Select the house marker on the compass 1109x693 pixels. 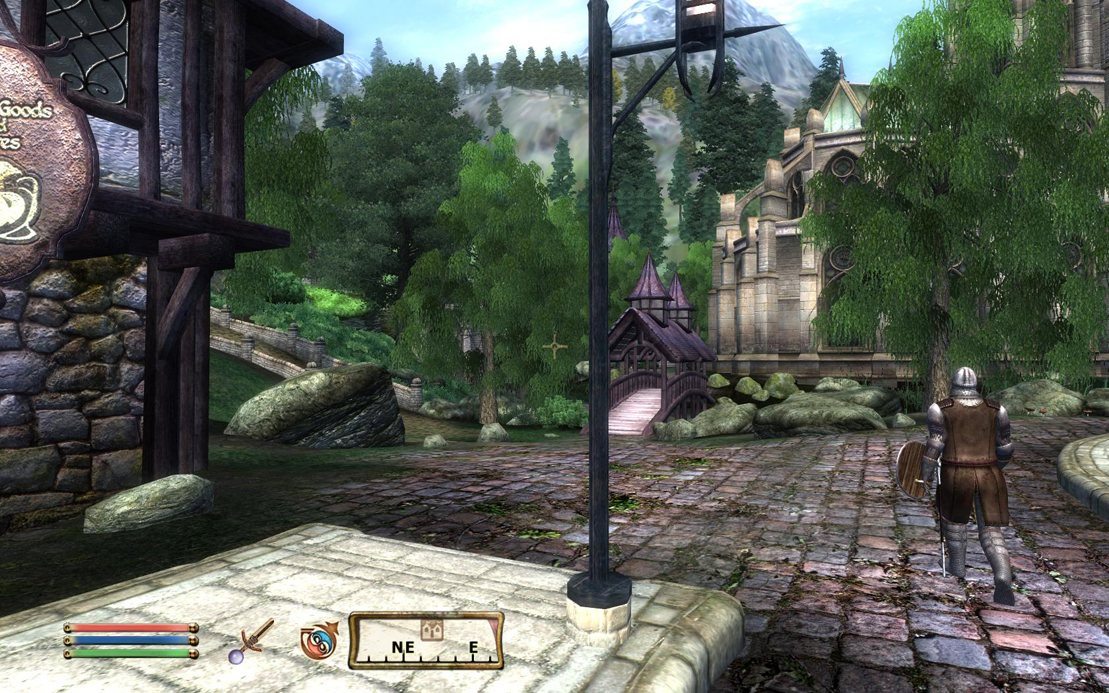pos(433,630)
